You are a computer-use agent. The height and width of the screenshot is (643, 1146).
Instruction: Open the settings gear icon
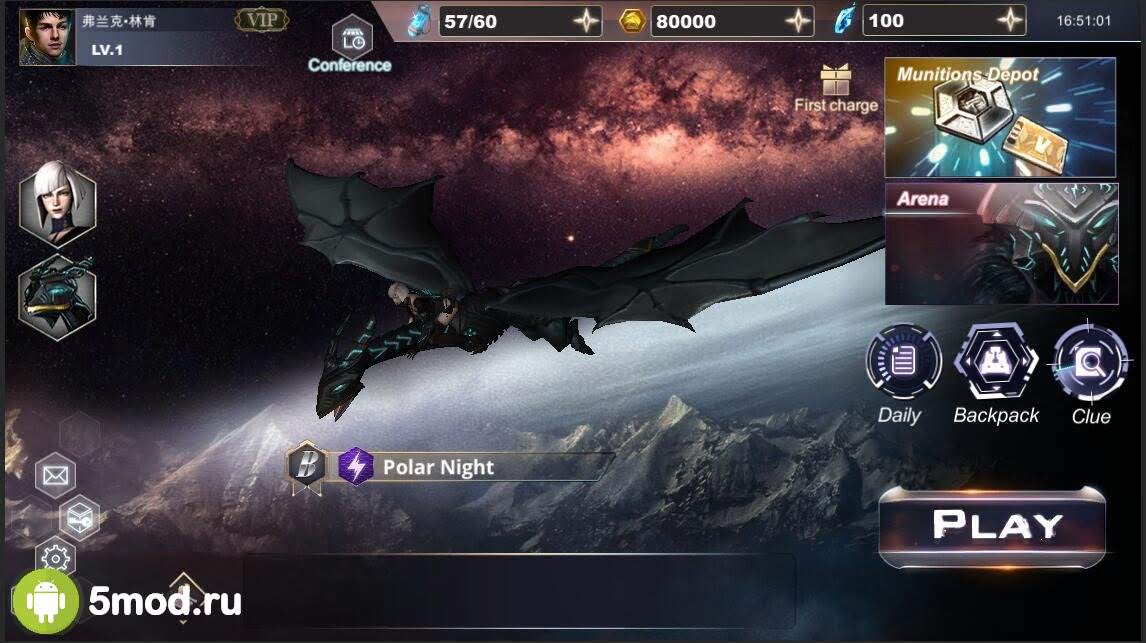tap(56, 557)
